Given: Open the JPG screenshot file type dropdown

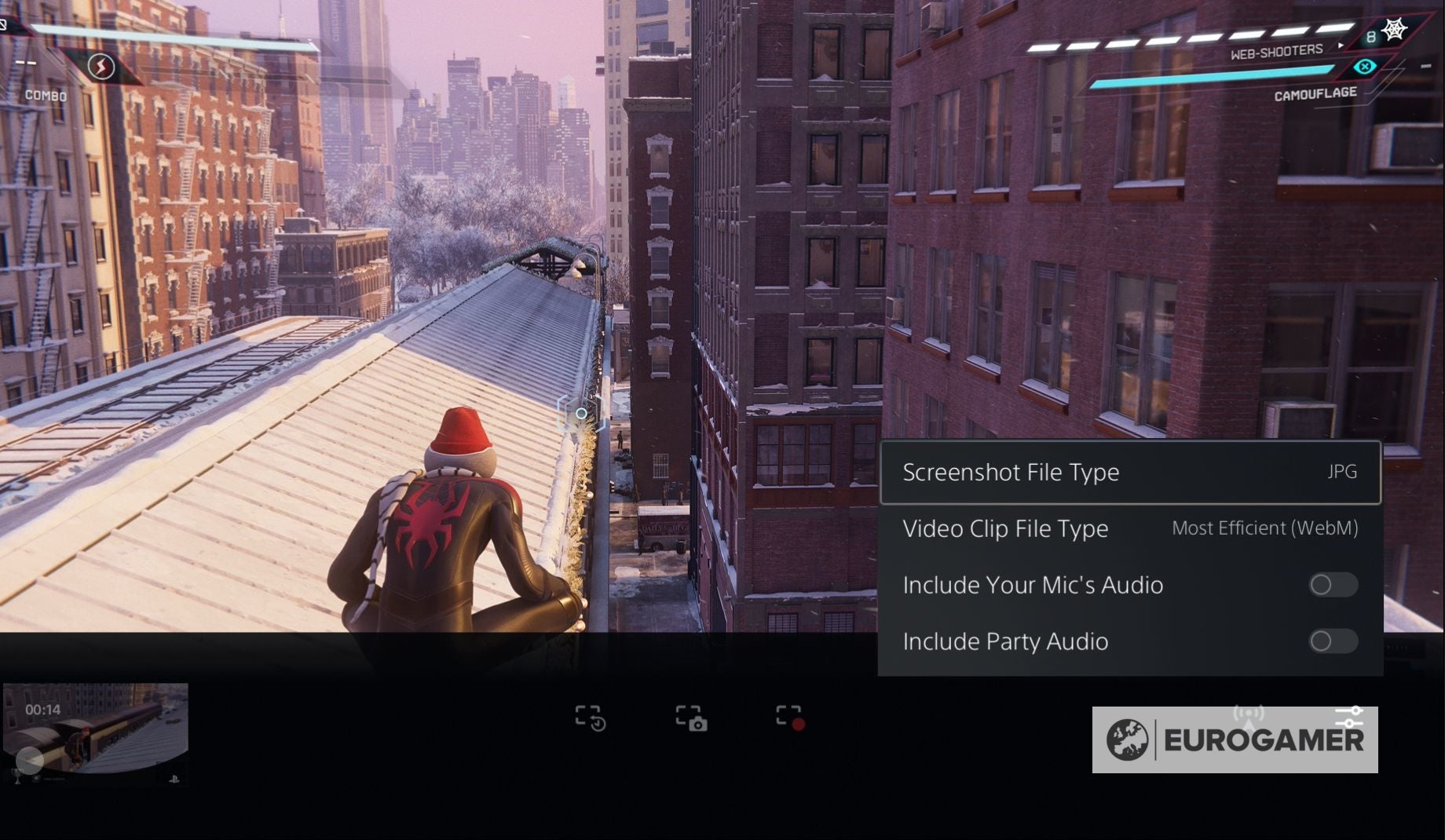Looking at the screenshot, I should [x=1344, y=472].
